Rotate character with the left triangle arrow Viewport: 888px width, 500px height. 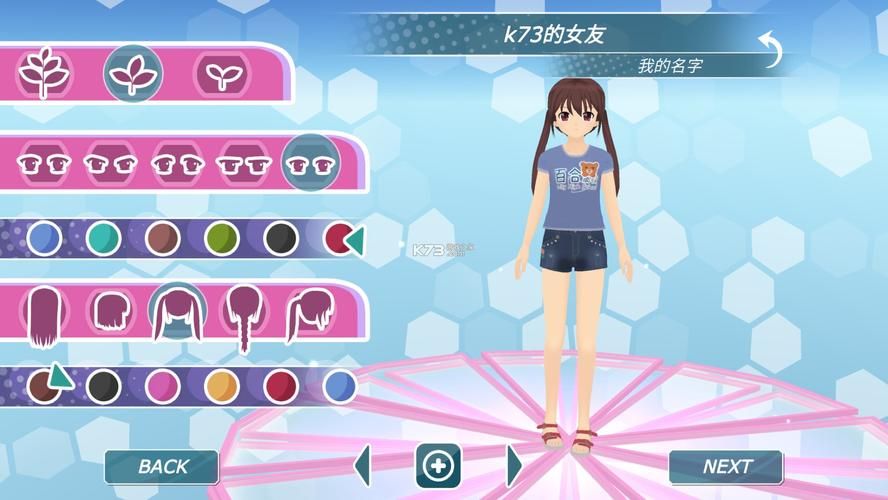pyautogui.click(x=363, y=465)
